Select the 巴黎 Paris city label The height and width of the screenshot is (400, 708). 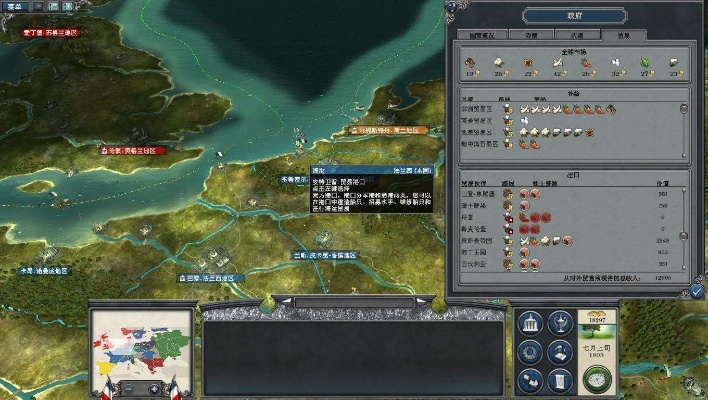[x=207, y=277]
